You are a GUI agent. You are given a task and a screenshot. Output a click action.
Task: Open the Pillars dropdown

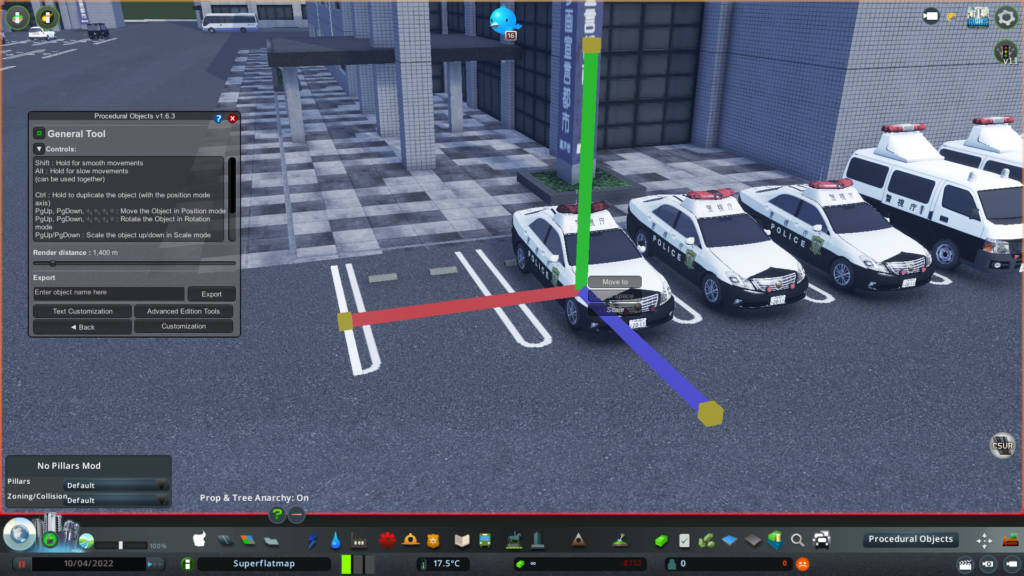(116, 486)
